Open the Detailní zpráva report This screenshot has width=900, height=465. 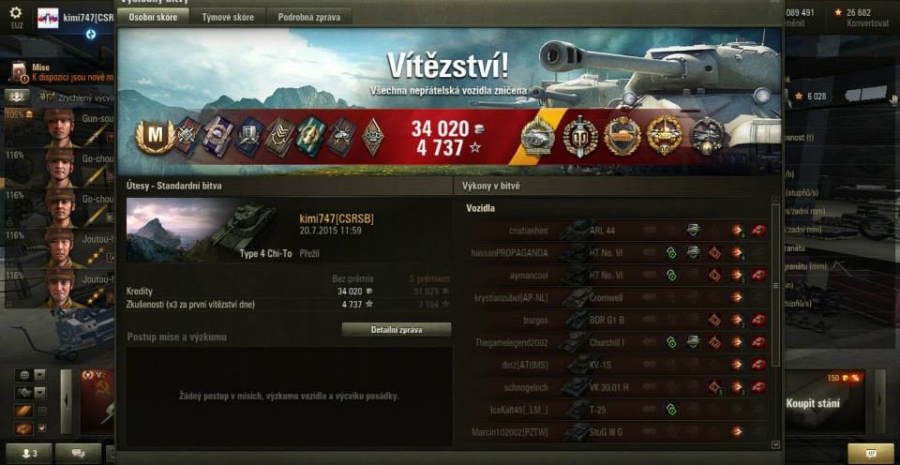click(x=396, y=329)
